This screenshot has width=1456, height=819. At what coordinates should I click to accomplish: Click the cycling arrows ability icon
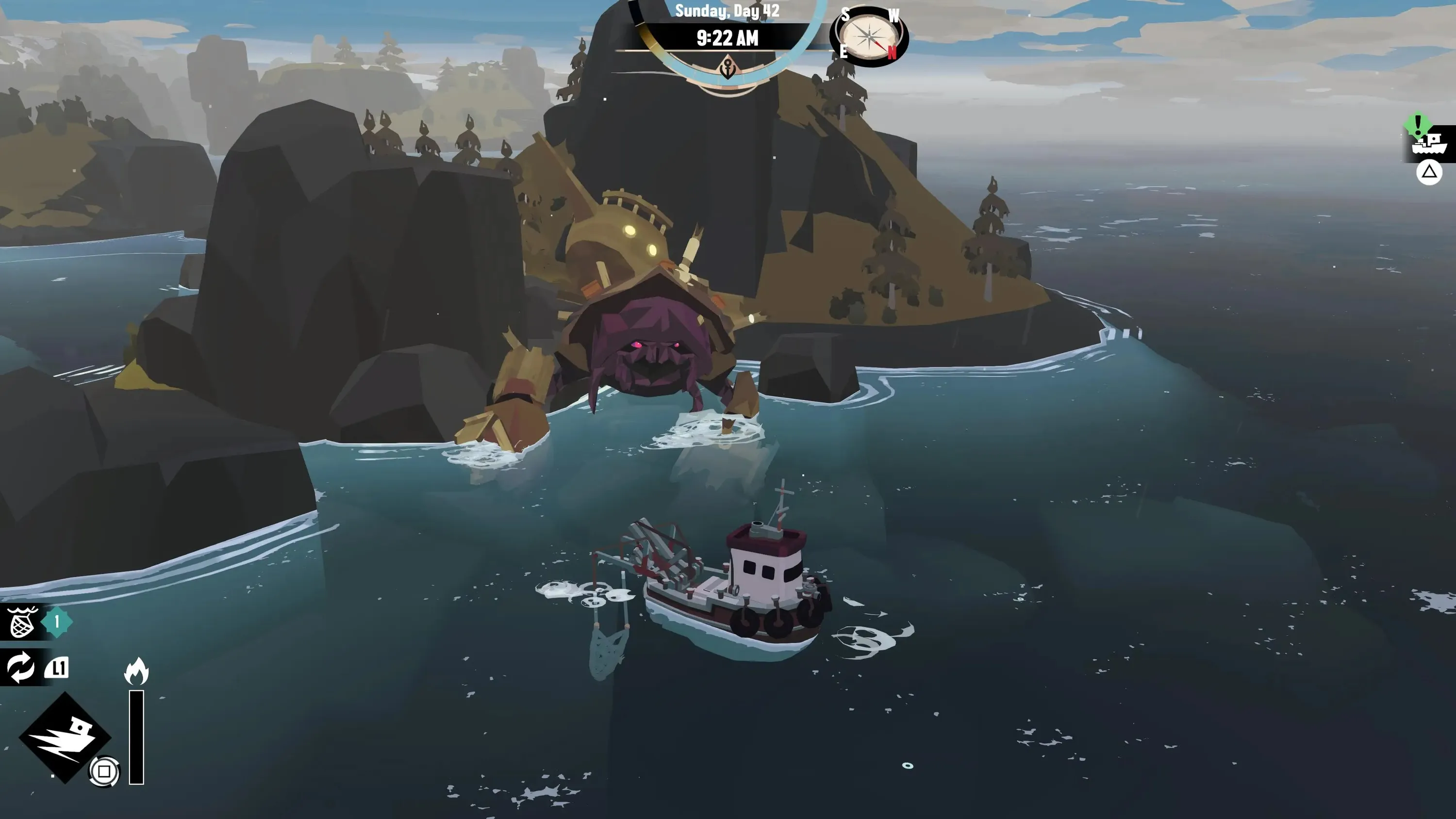click(x=21, y=667)
